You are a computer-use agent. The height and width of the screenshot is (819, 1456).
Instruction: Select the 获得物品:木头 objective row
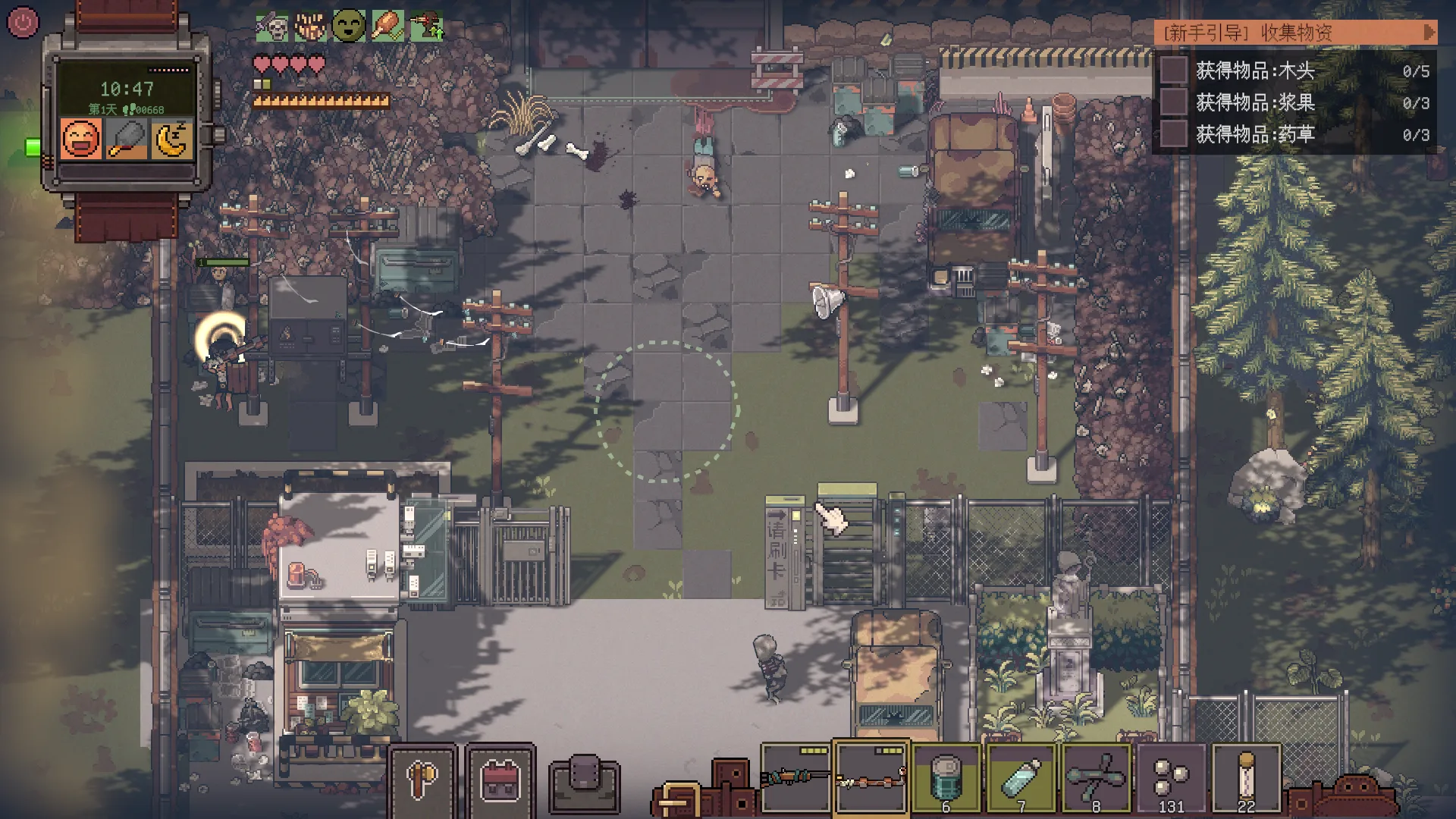point(1294,71)
